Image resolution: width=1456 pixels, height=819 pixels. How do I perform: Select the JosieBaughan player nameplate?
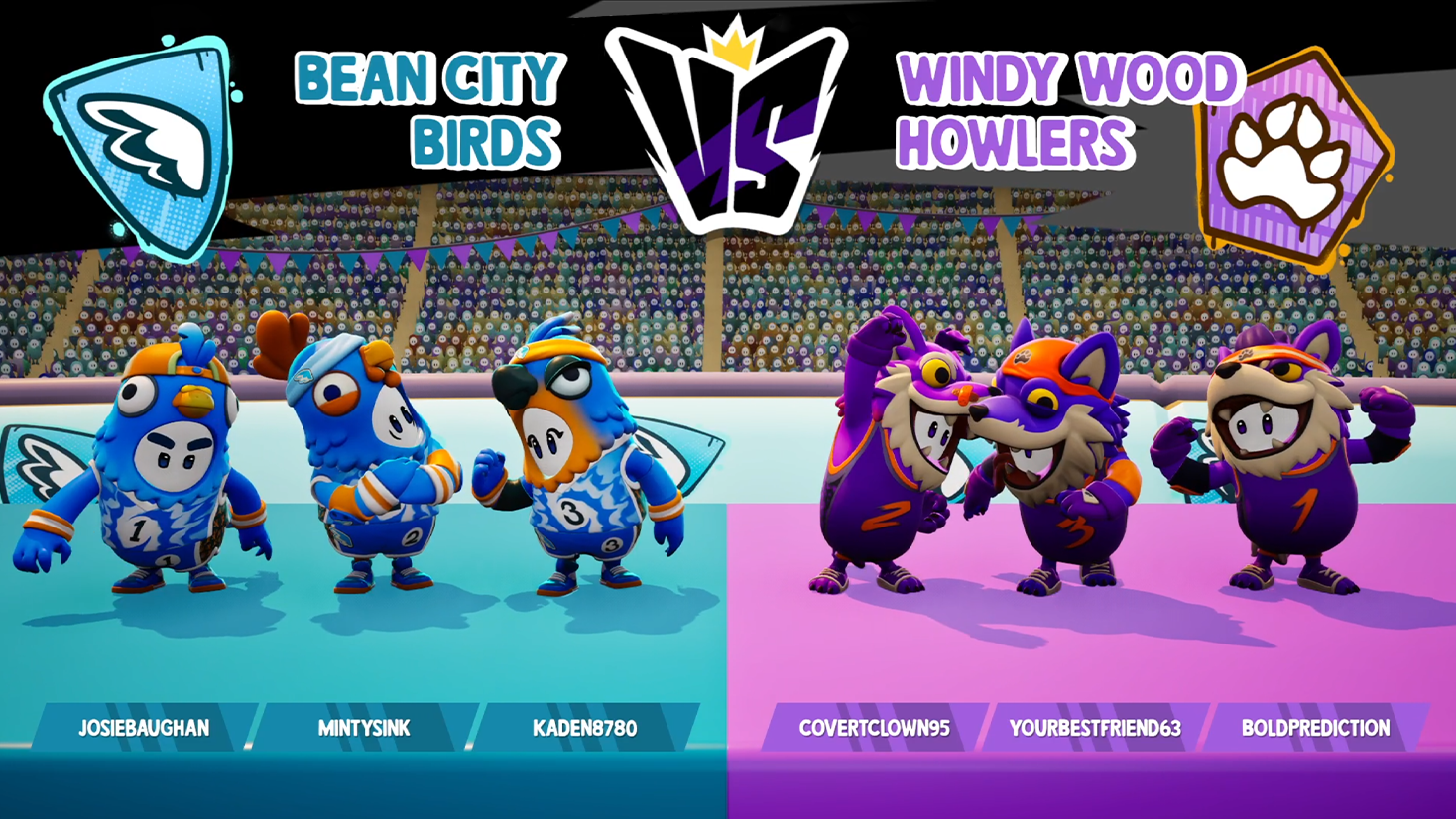tap(145, 728)
